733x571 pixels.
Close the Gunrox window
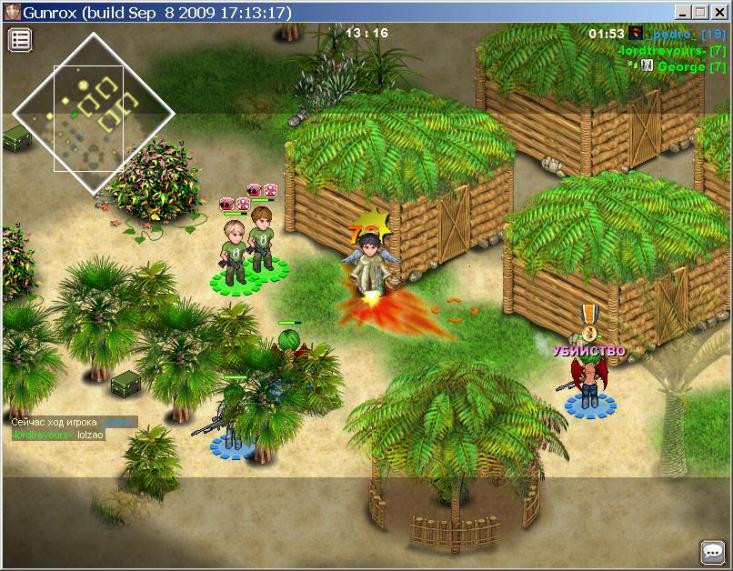(720, 12)
